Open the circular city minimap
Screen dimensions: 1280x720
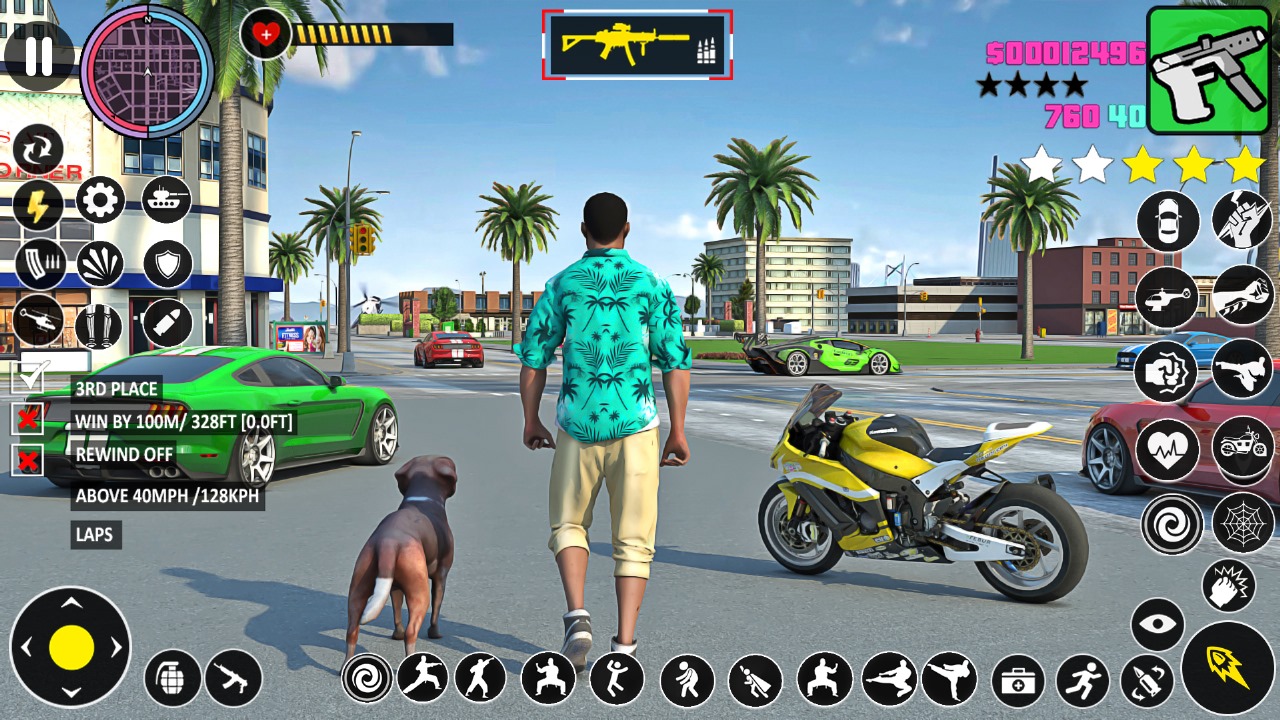(147, 71)
